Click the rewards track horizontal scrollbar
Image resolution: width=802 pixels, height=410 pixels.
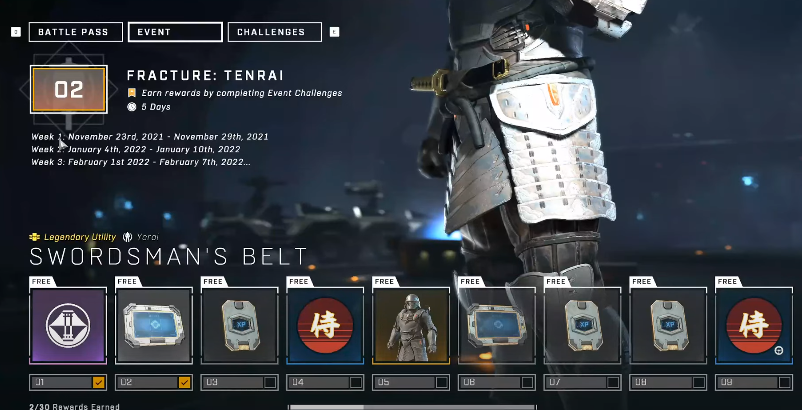412,407
